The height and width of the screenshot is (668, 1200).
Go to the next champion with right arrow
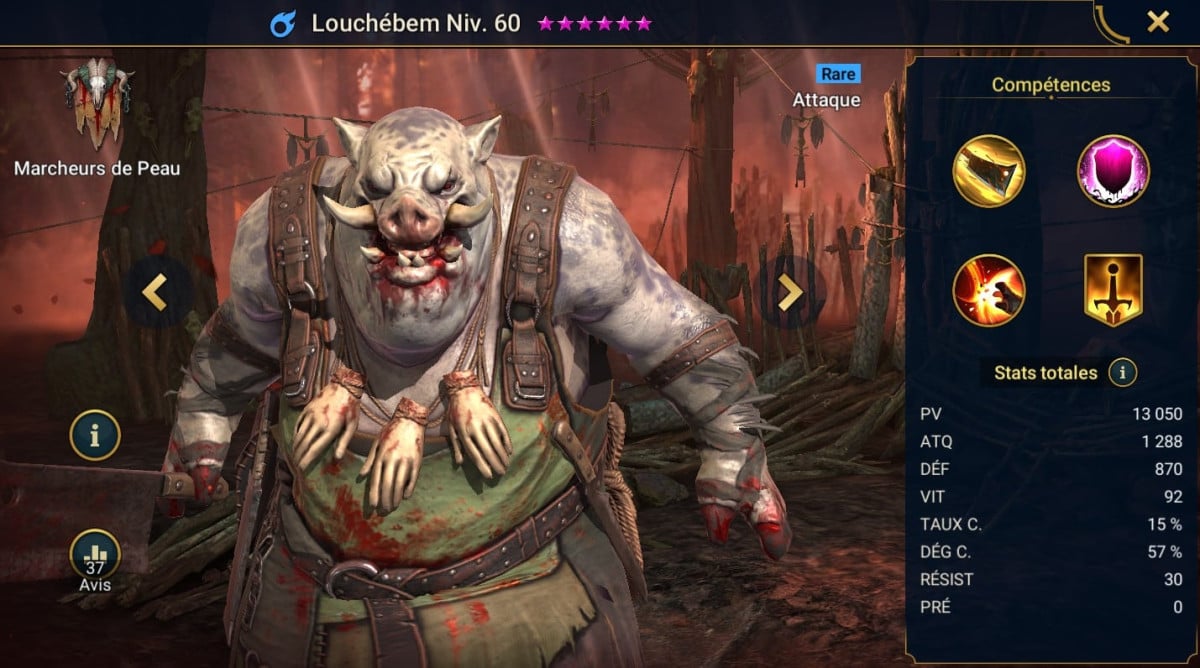coord(790,291)
